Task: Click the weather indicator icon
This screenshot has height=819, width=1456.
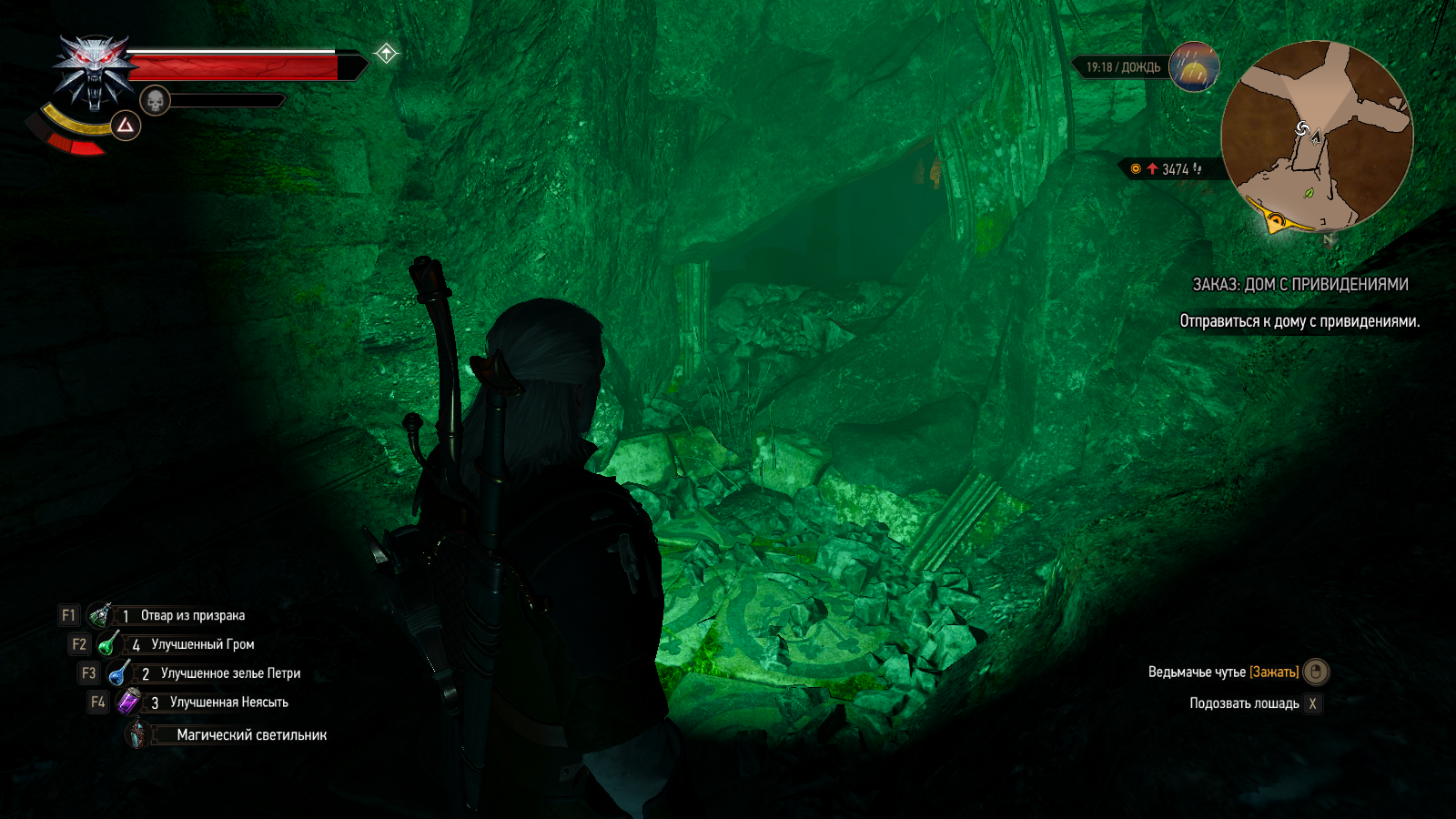Action: (1193, 67)
